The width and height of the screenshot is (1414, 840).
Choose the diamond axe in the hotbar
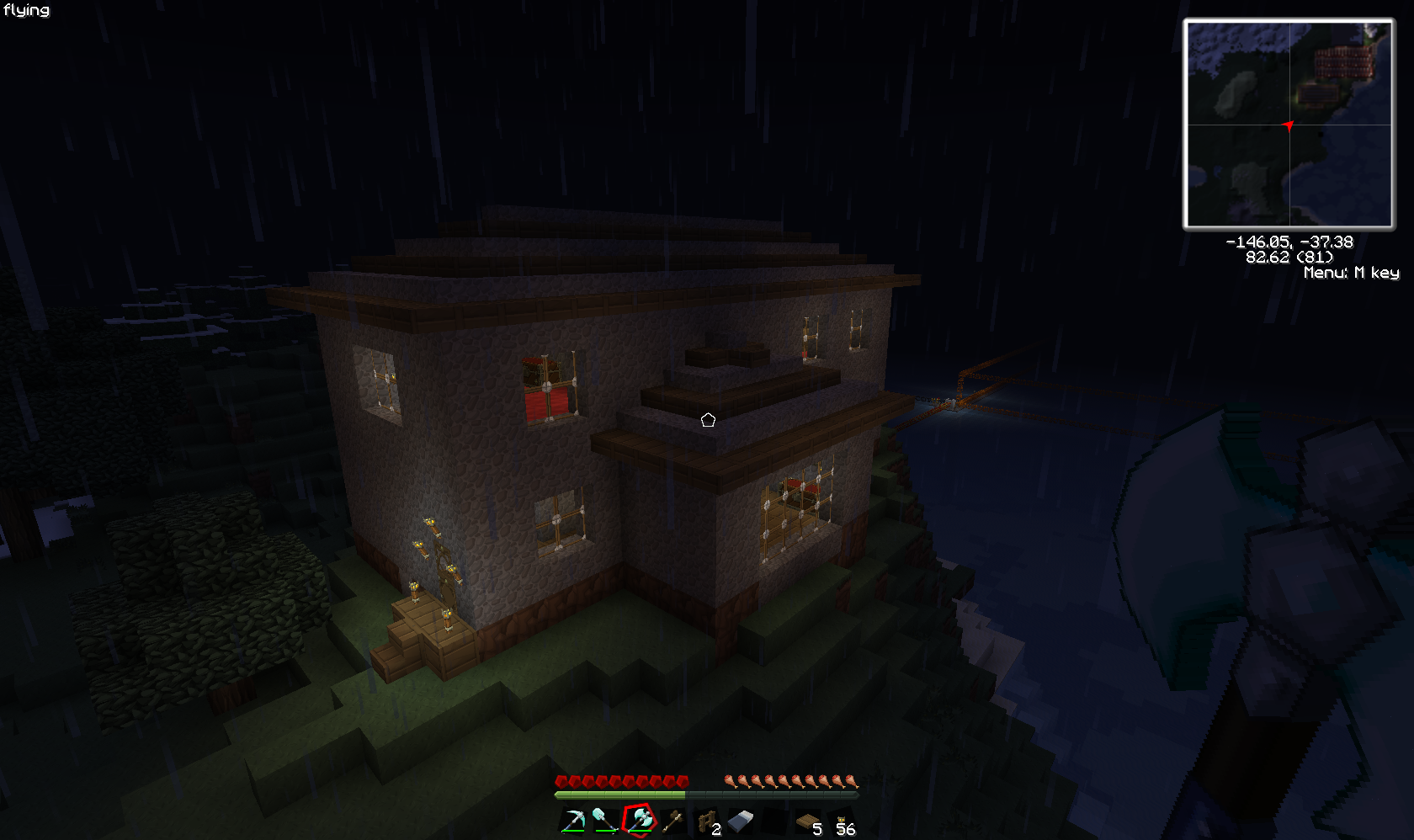click(639, 821)
